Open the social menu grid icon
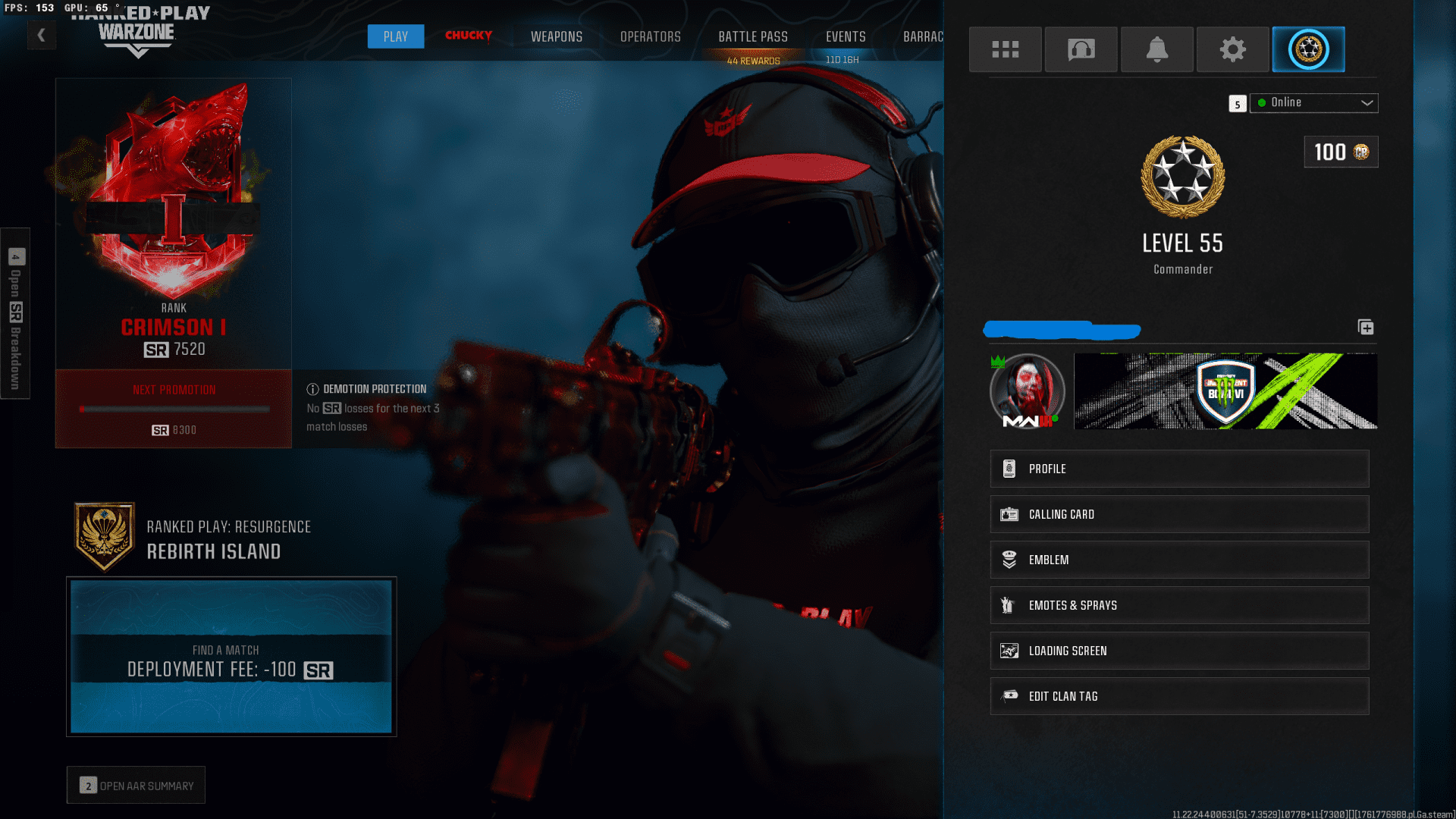 click(1005, 49)
